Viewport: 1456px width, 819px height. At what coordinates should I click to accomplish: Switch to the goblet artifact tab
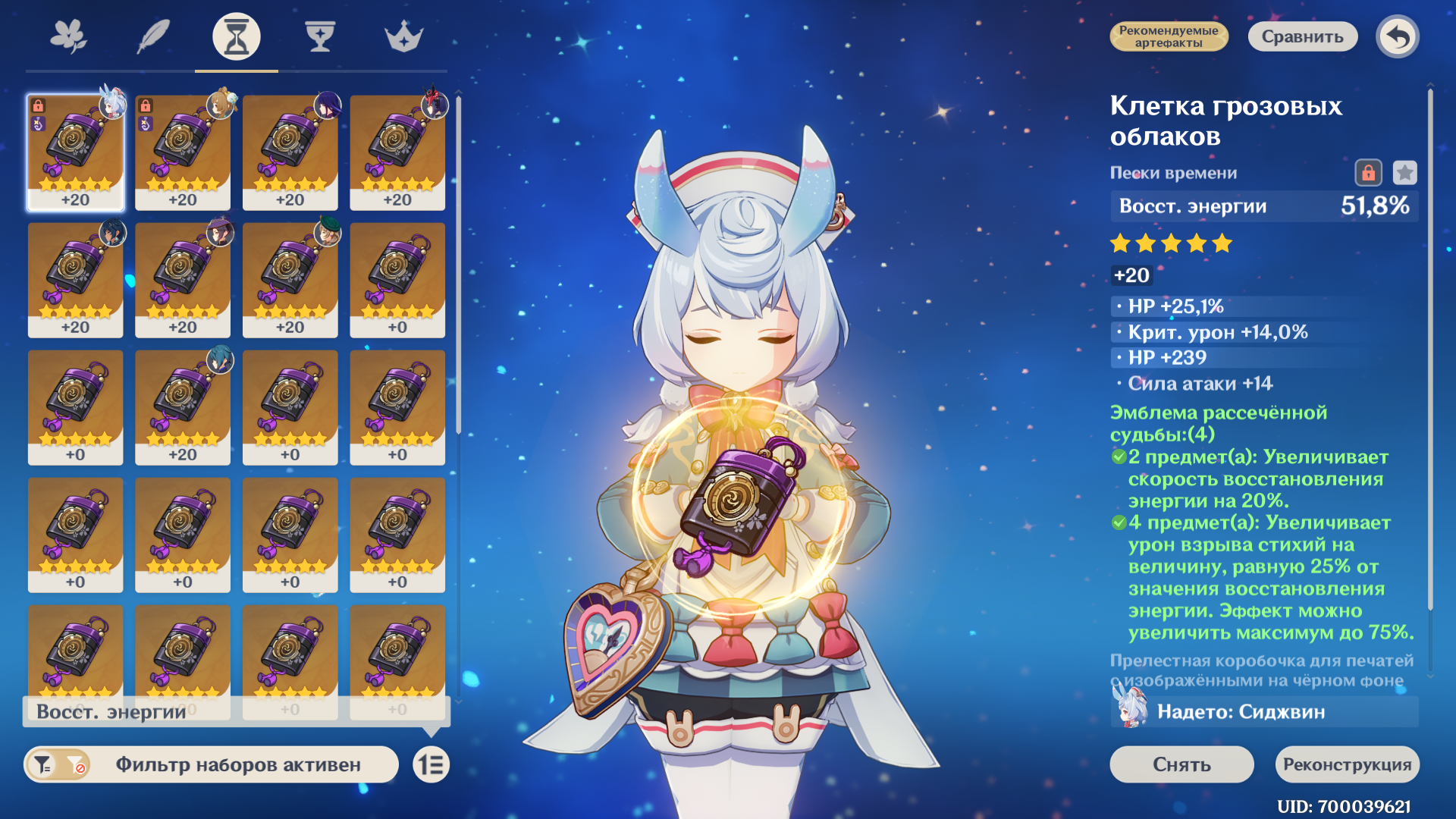(320, 36)
